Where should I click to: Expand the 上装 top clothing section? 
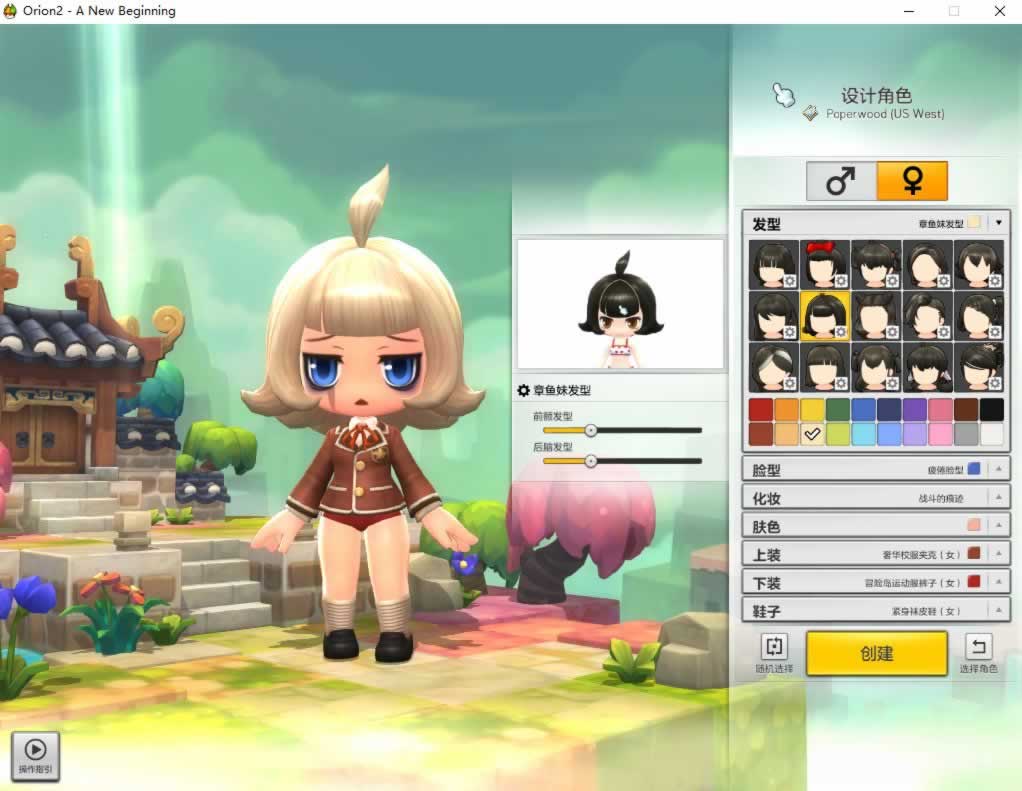pyautogui.click(x=876, y=553)
